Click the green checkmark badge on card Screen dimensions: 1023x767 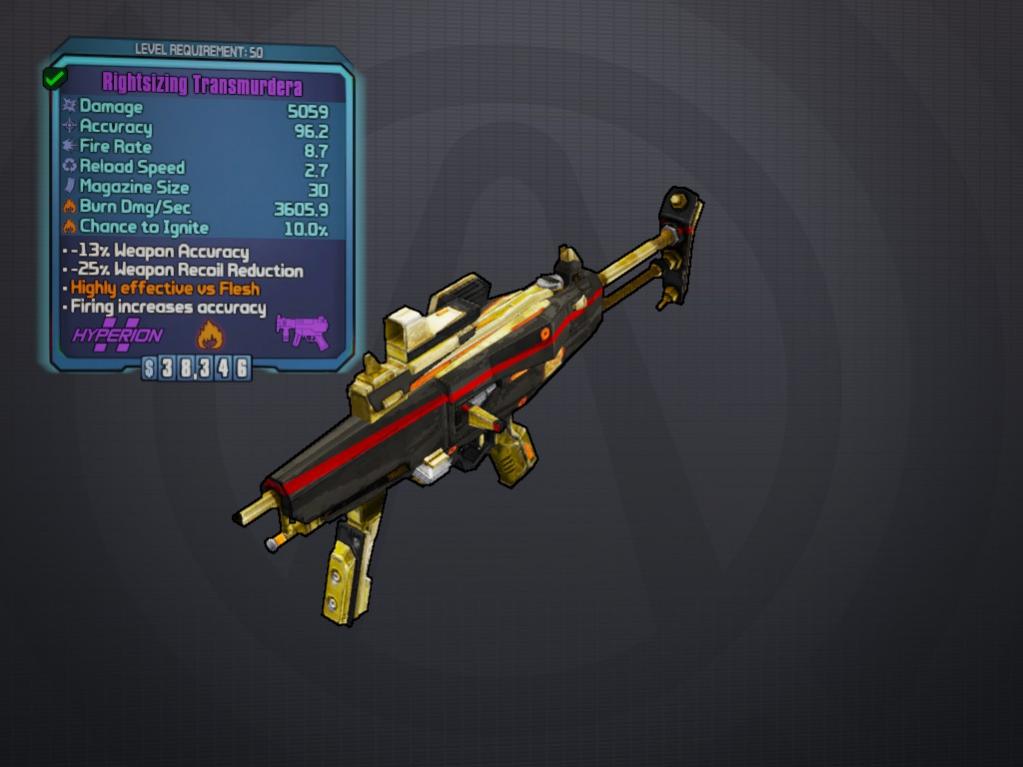click(x=54, y=78)
